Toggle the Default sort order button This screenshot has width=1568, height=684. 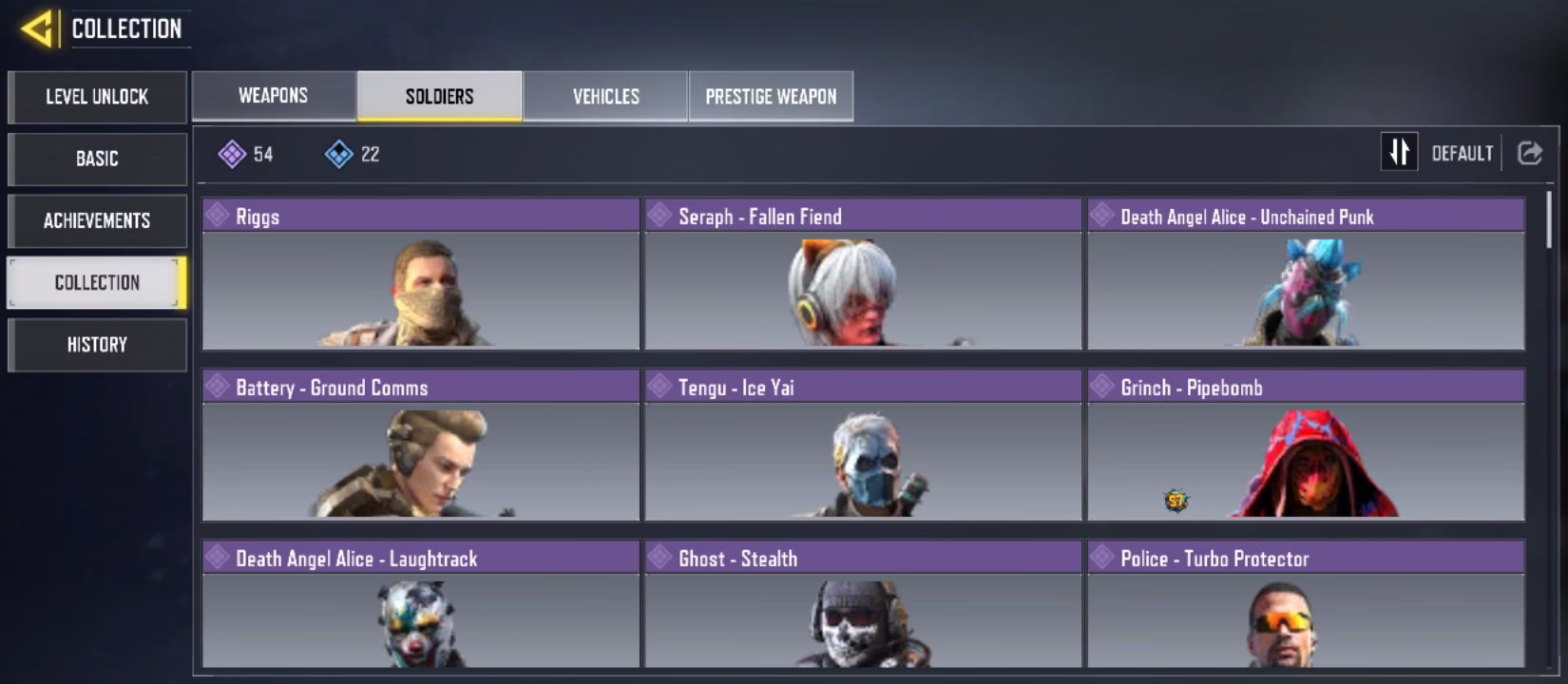click(x=1399, y=152)
